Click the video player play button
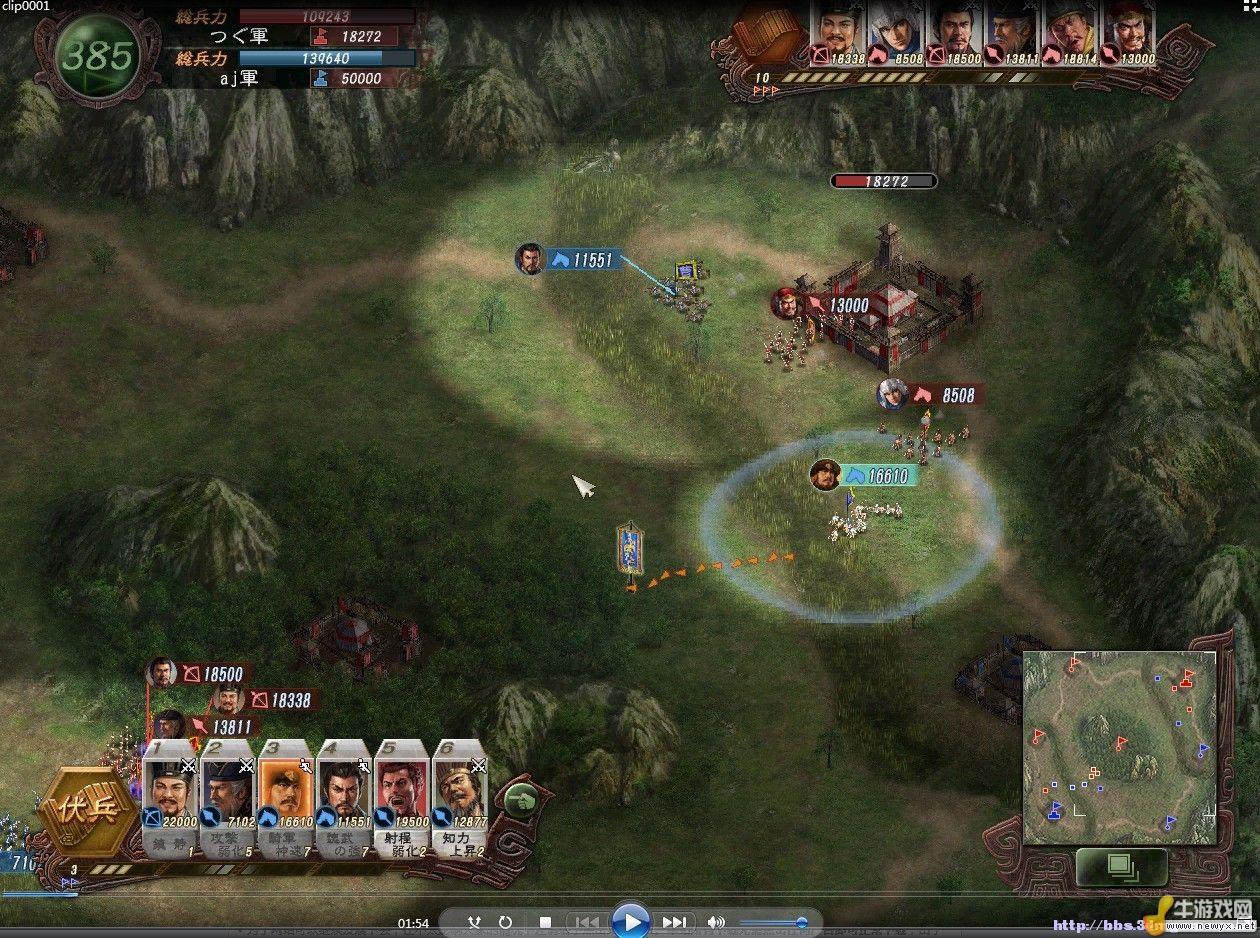 point(630,921)
